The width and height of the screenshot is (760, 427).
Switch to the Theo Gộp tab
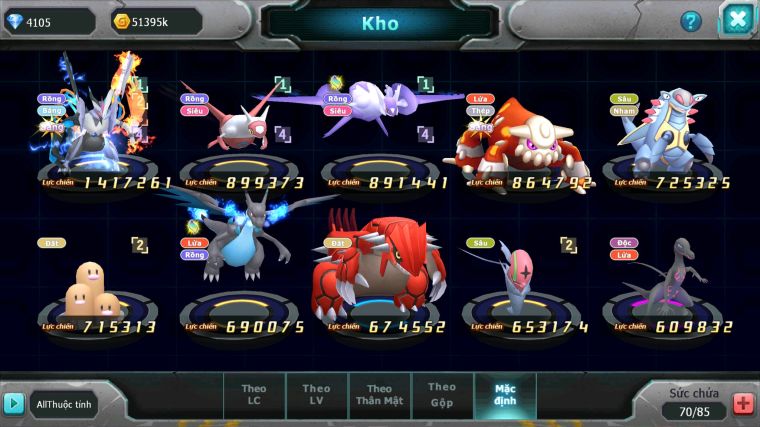[x=442, y=394]
